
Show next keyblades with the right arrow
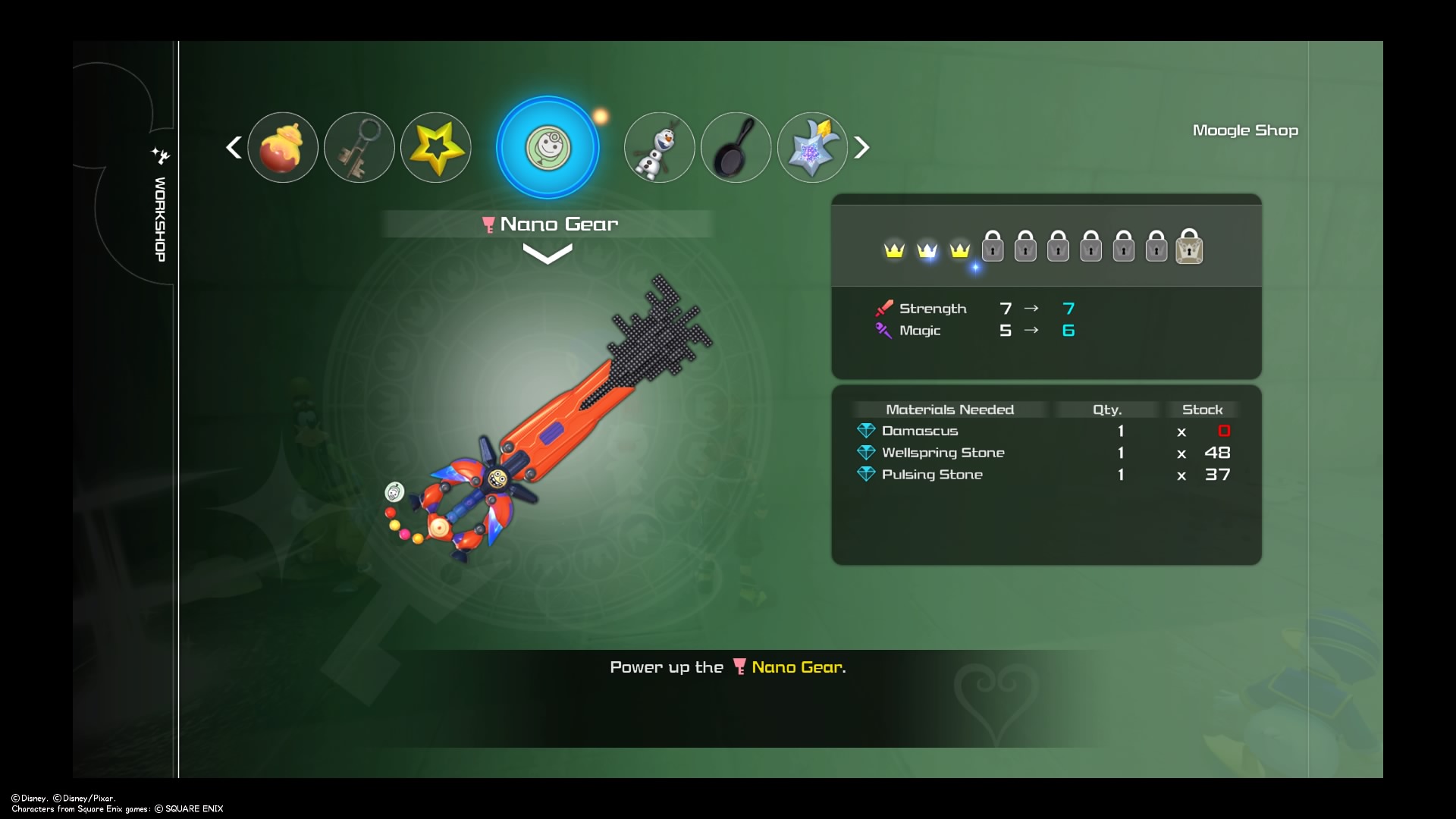[861, 147]
